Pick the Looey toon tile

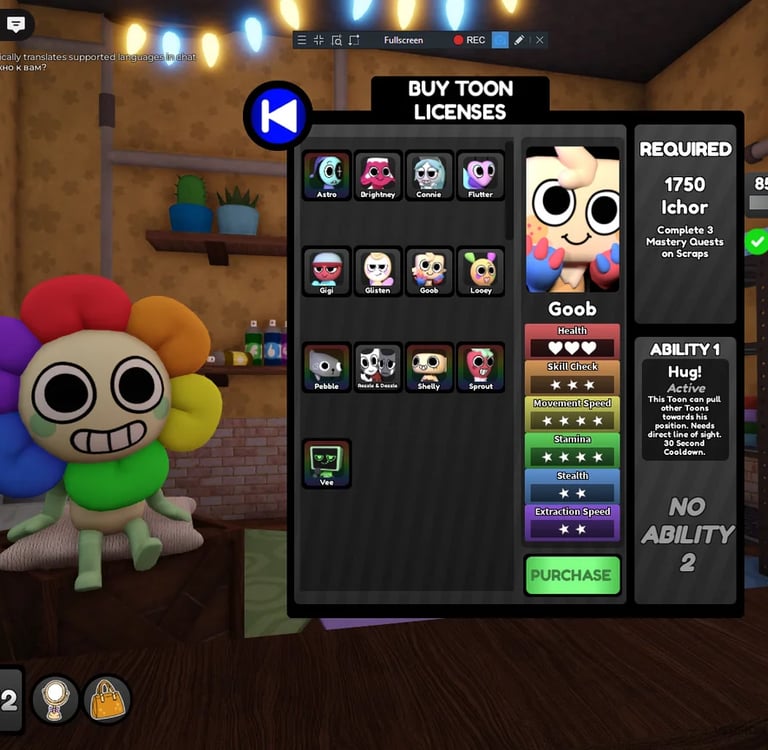coord(480,271)
